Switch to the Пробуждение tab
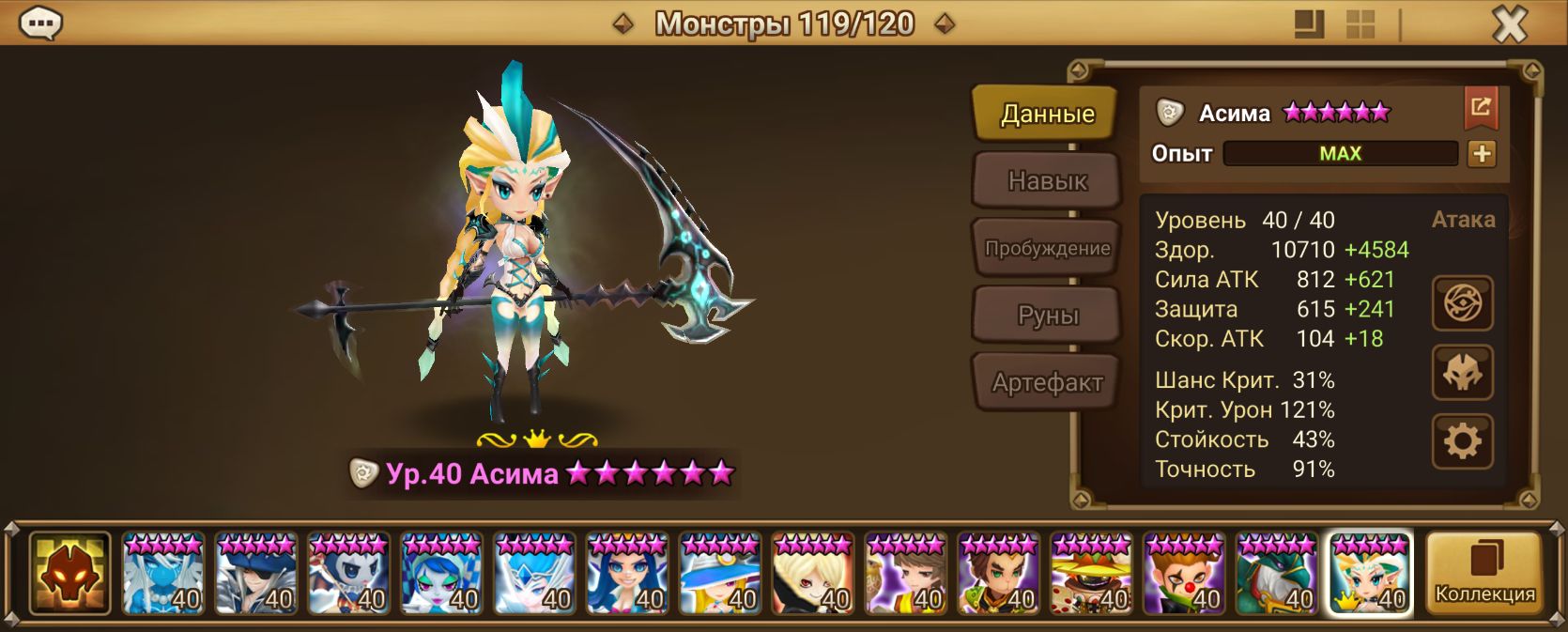 coord(1047,248)
